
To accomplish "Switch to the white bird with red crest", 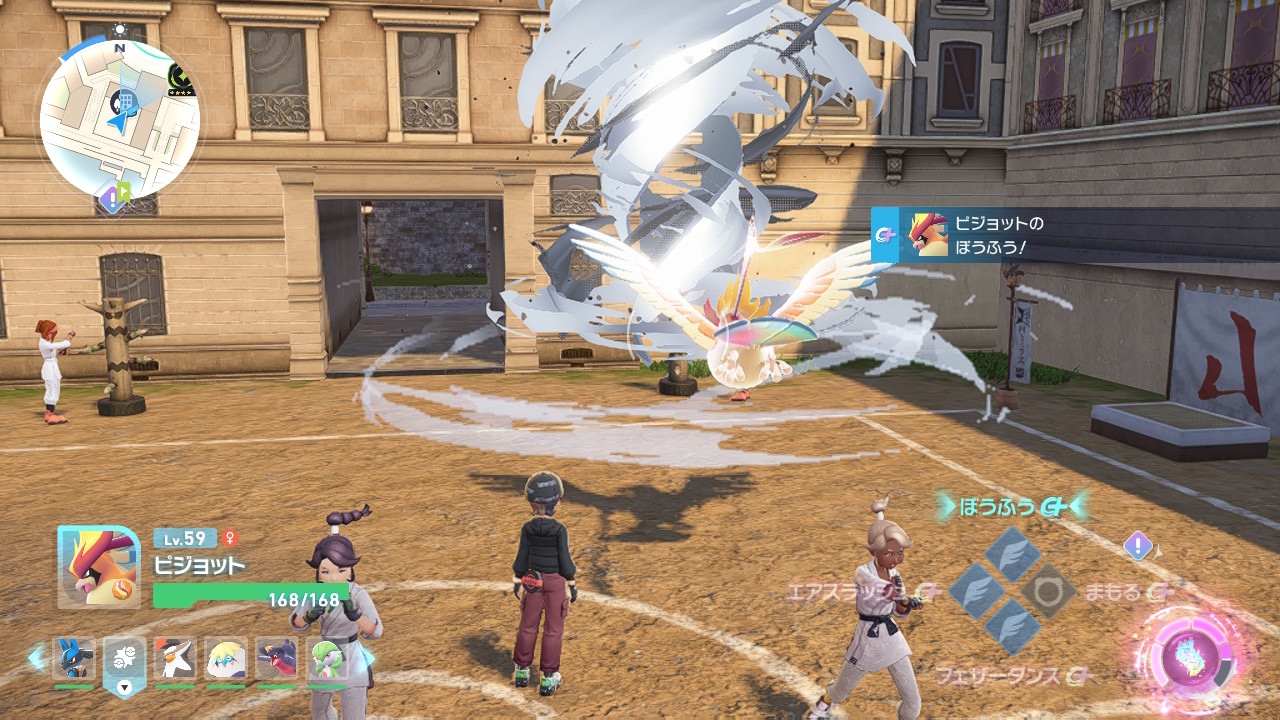I will pyautogui.click(x=175, y=659).
